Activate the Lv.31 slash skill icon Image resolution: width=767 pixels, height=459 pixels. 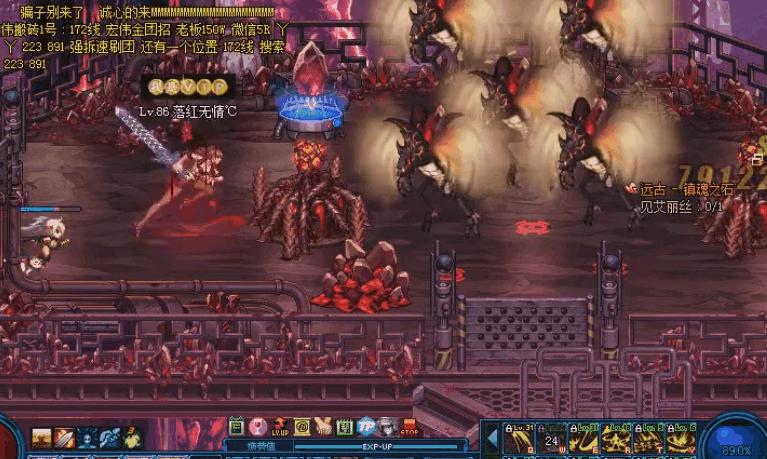(519, 438)
